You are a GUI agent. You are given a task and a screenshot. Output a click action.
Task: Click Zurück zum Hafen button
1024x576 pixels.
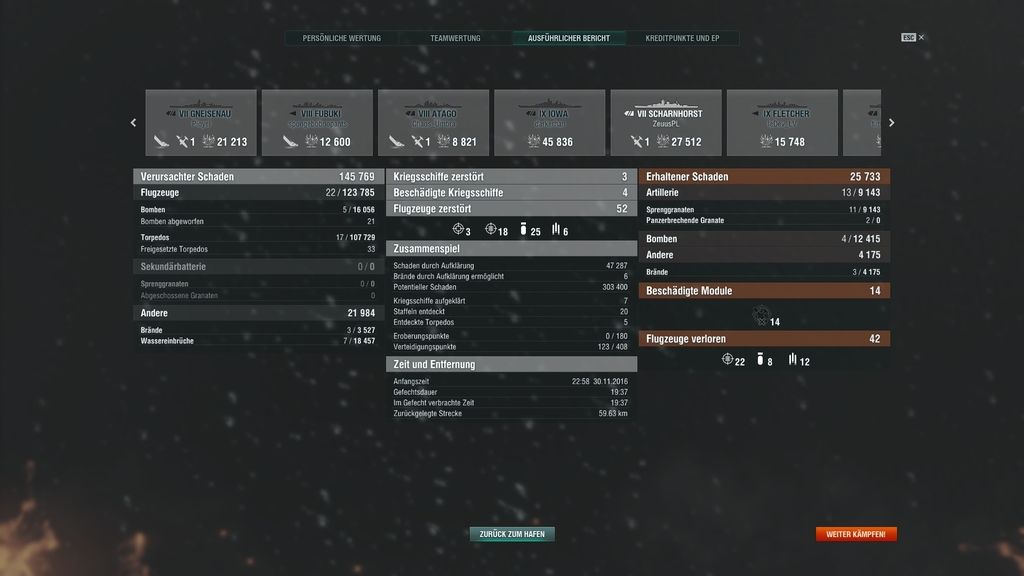[x=512, y=534]
